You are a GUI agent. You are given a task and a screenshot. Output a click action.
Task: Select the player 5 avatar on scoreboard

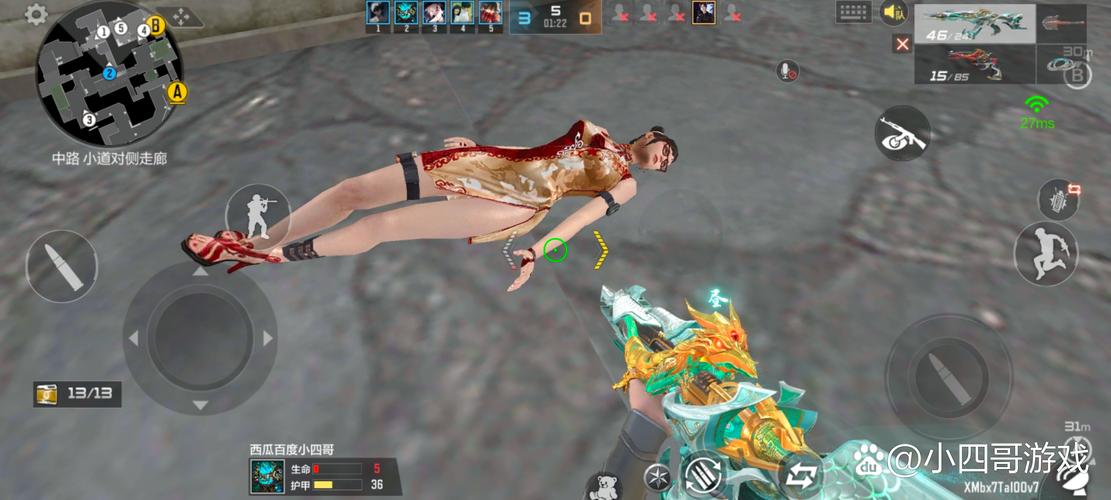point(489,14)
